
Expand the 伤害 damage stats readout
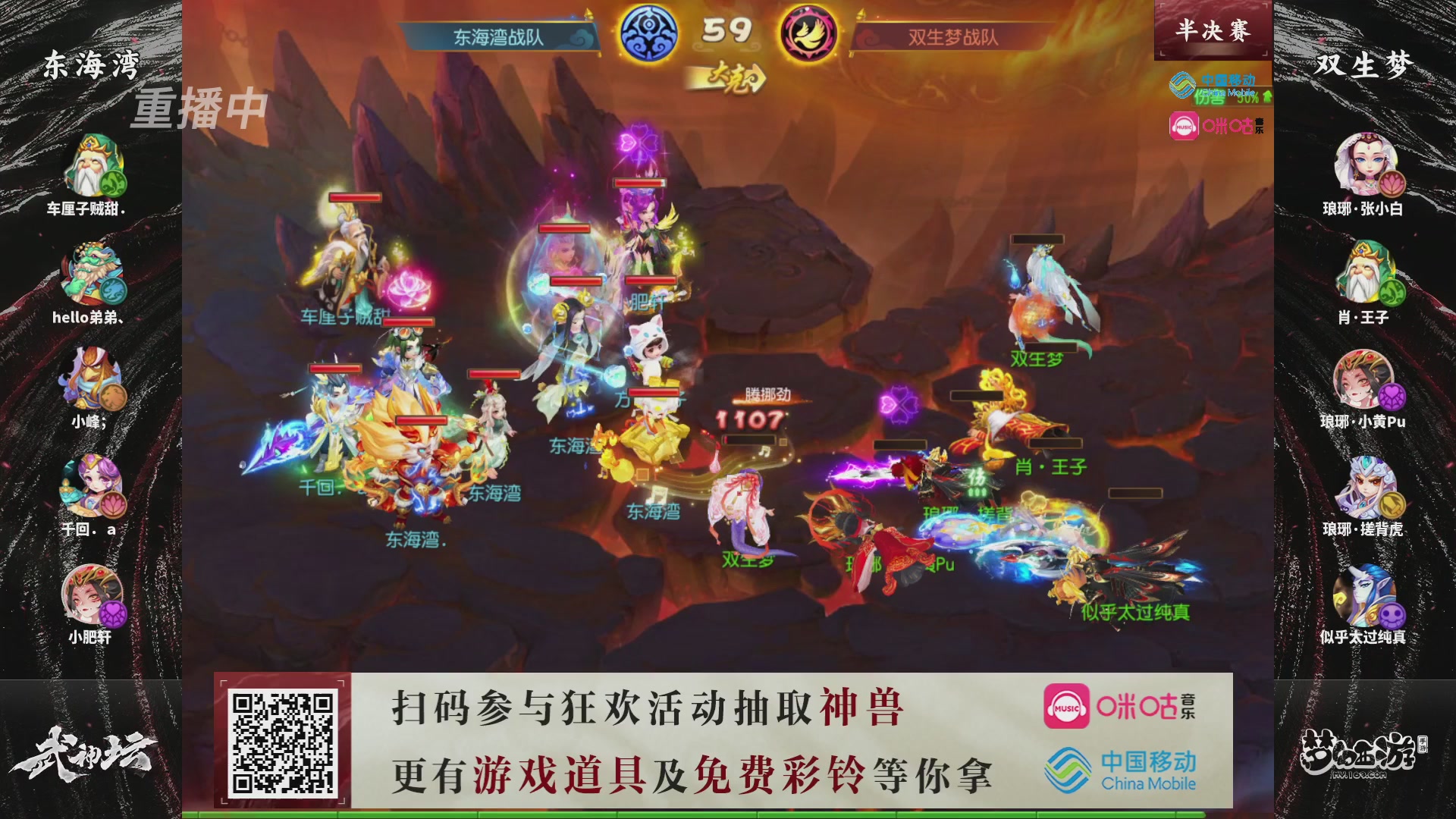(1225, 97)
